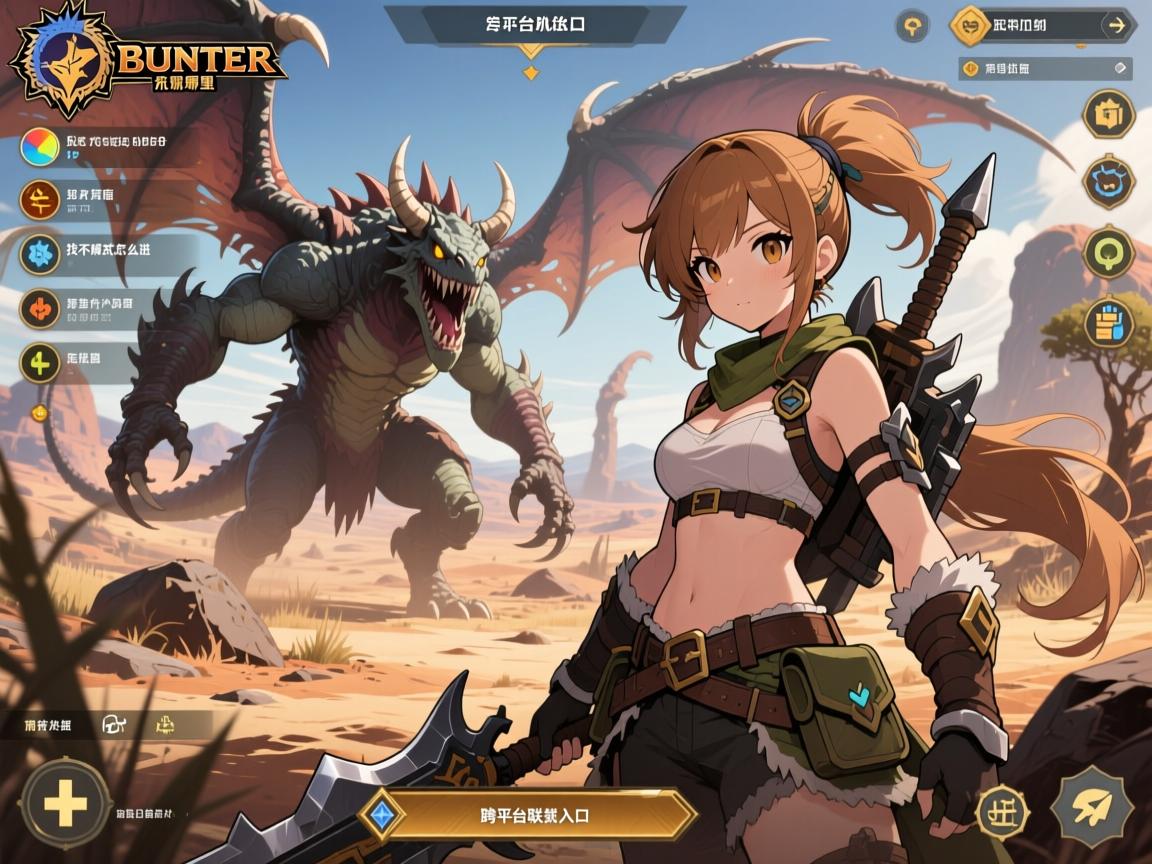Open the red-orange rune emblem menu entry
The width and height of the screenshot is (1152, 864).
tap(39, 201)
